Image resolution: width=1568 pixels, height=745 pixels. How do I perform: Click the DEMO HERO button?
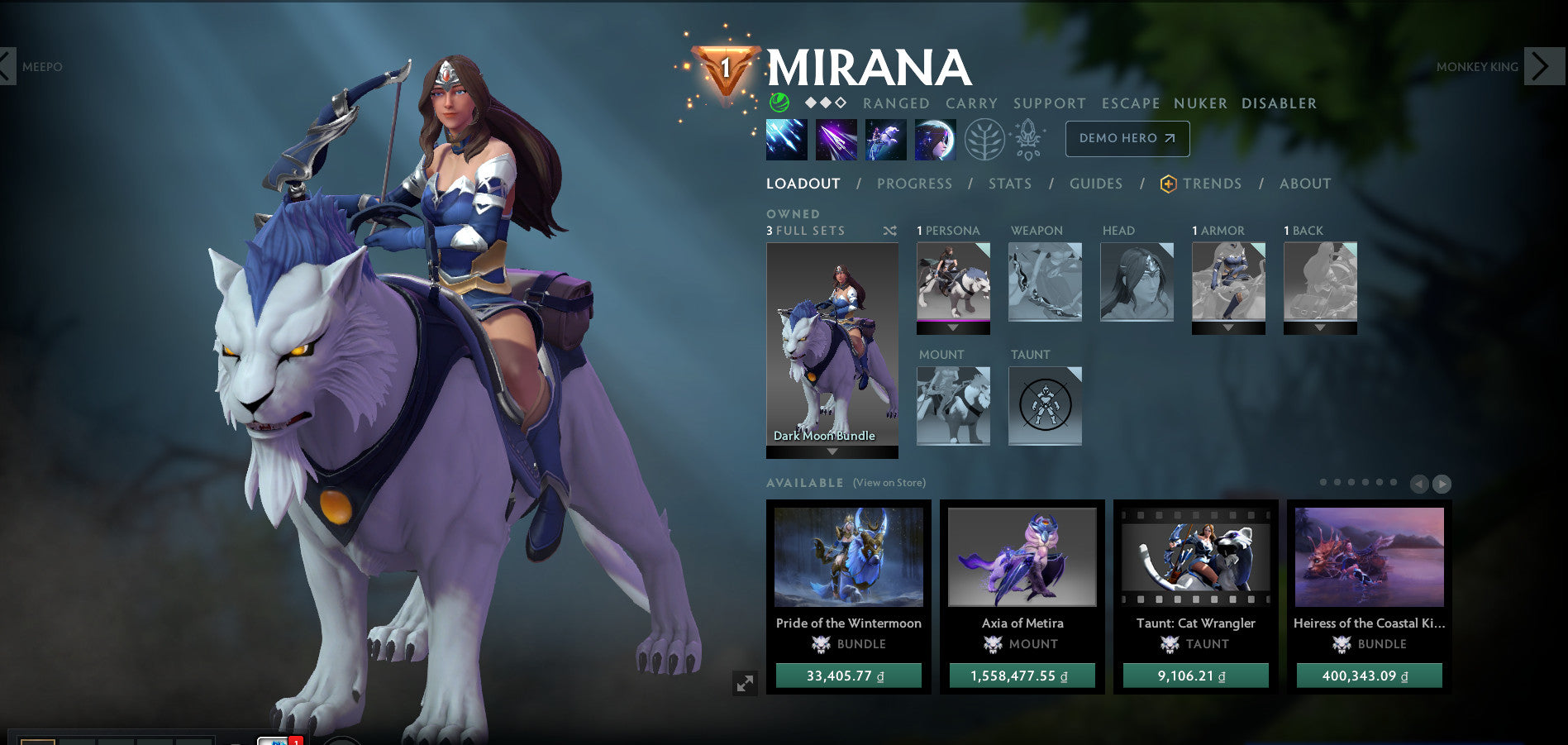click(1127, 138)
